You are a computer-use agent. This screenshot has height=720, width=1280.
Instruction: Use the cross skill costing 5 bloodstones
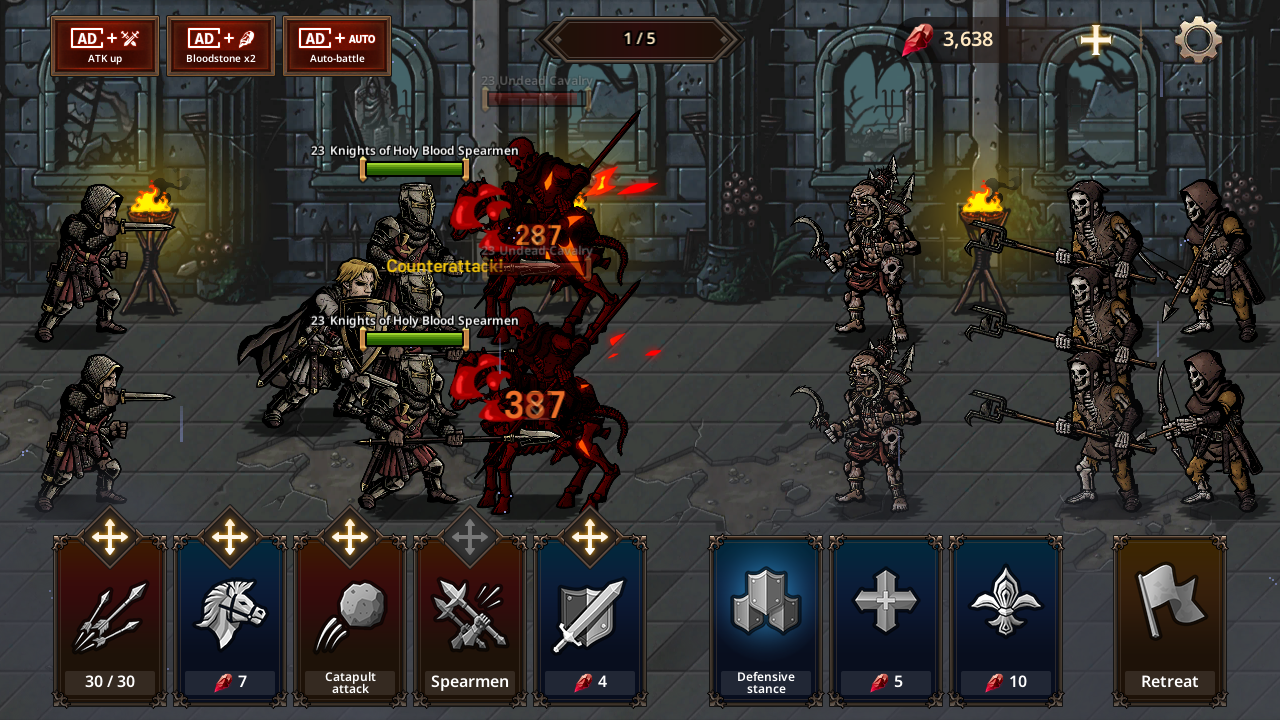[886, 620]
